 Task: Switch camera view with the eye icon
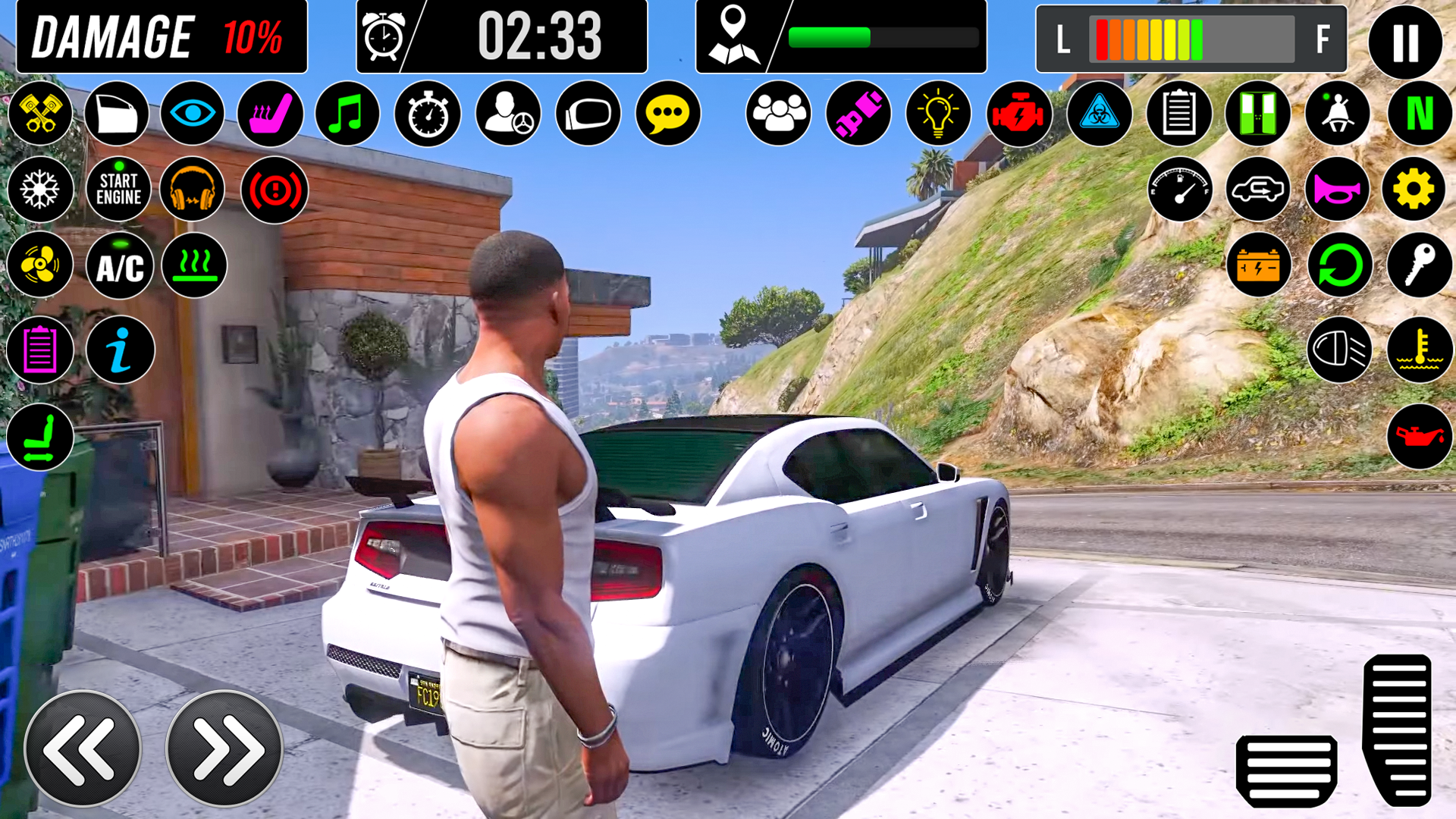(x=193, y=114)
